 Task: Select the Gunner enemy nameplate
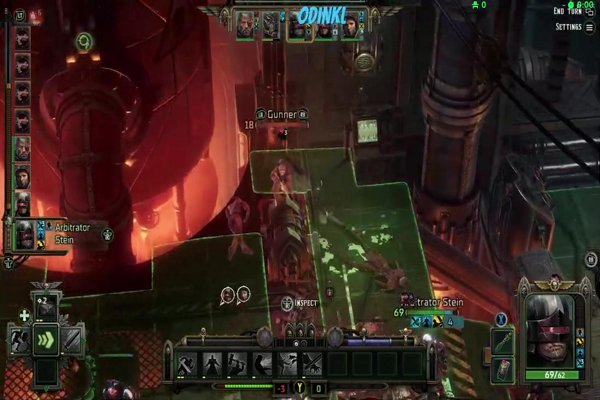(x=279, y=114)
